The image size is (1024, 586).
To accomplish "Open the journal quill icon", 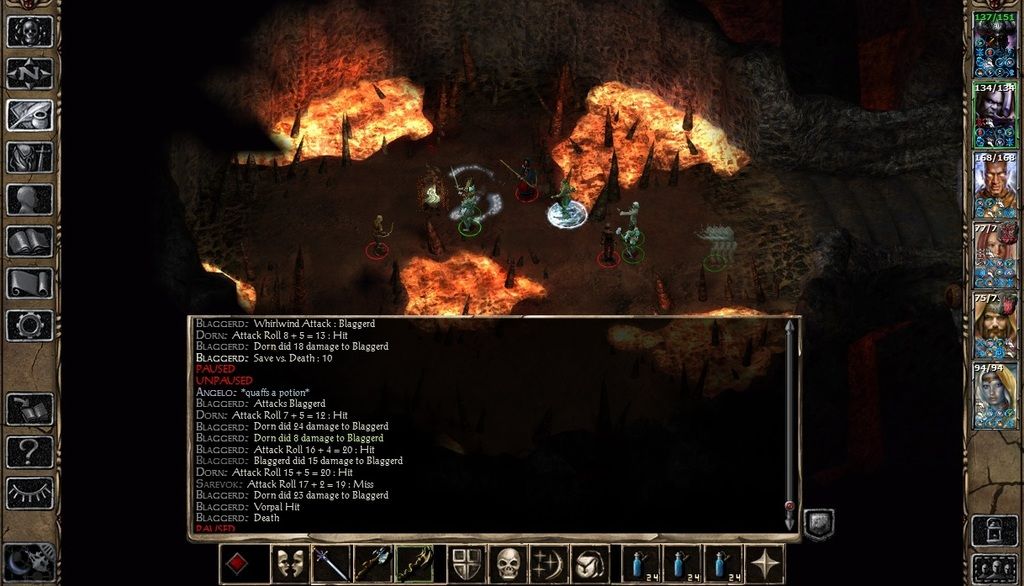I will coord(29,114).
